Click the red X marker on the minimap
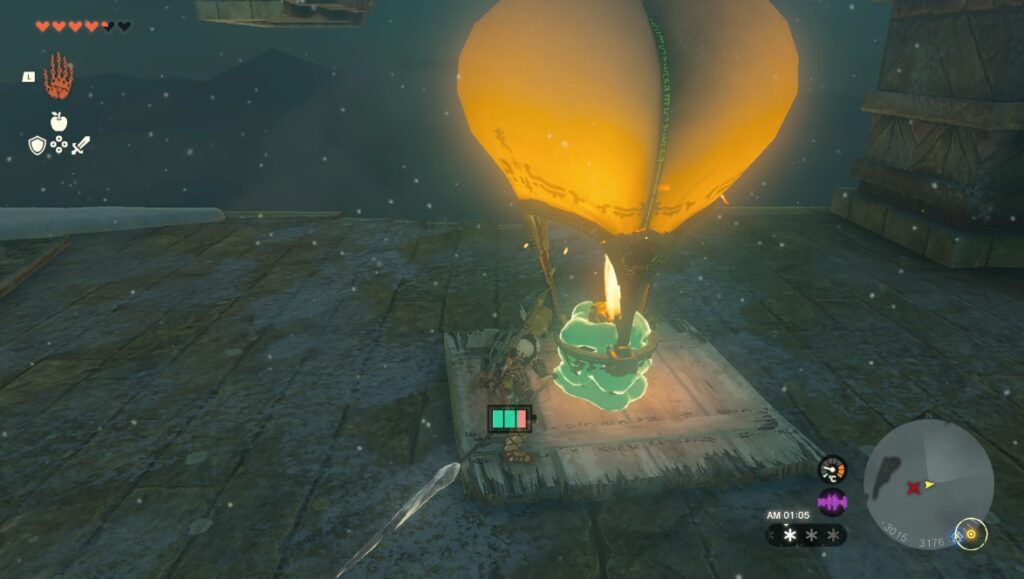Image resolution: width=1024 pixels, height=579 pixels. coord(912,488)
